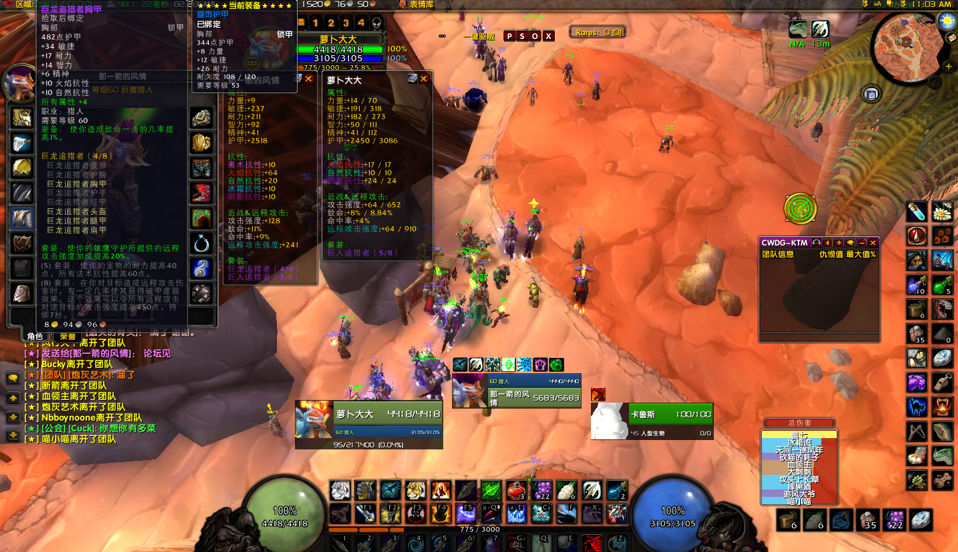The width and height of the screenshot is (958, 552).
Task: Close the CWDG-KTM threat meter window
Action: coord(872,243)
